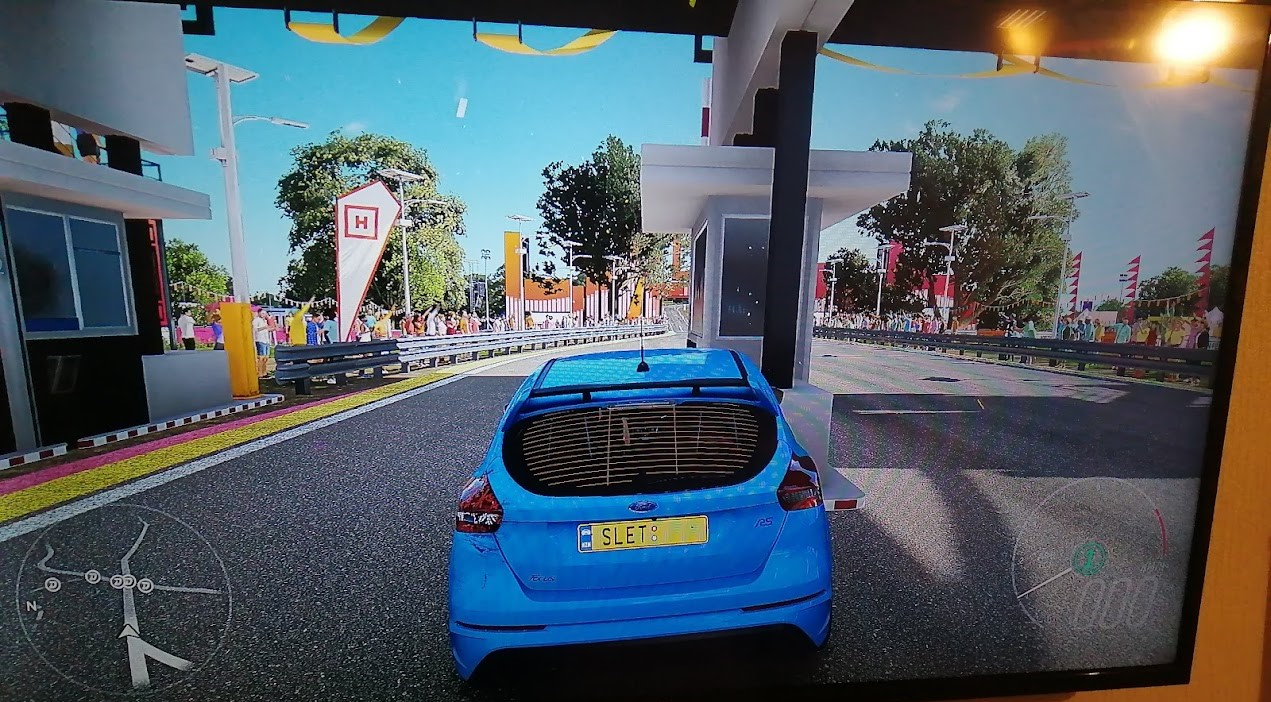The image size is (1271, 702).
Task: Choose the rightmost event marker on the minimap
Action: [x=145, y=585]
